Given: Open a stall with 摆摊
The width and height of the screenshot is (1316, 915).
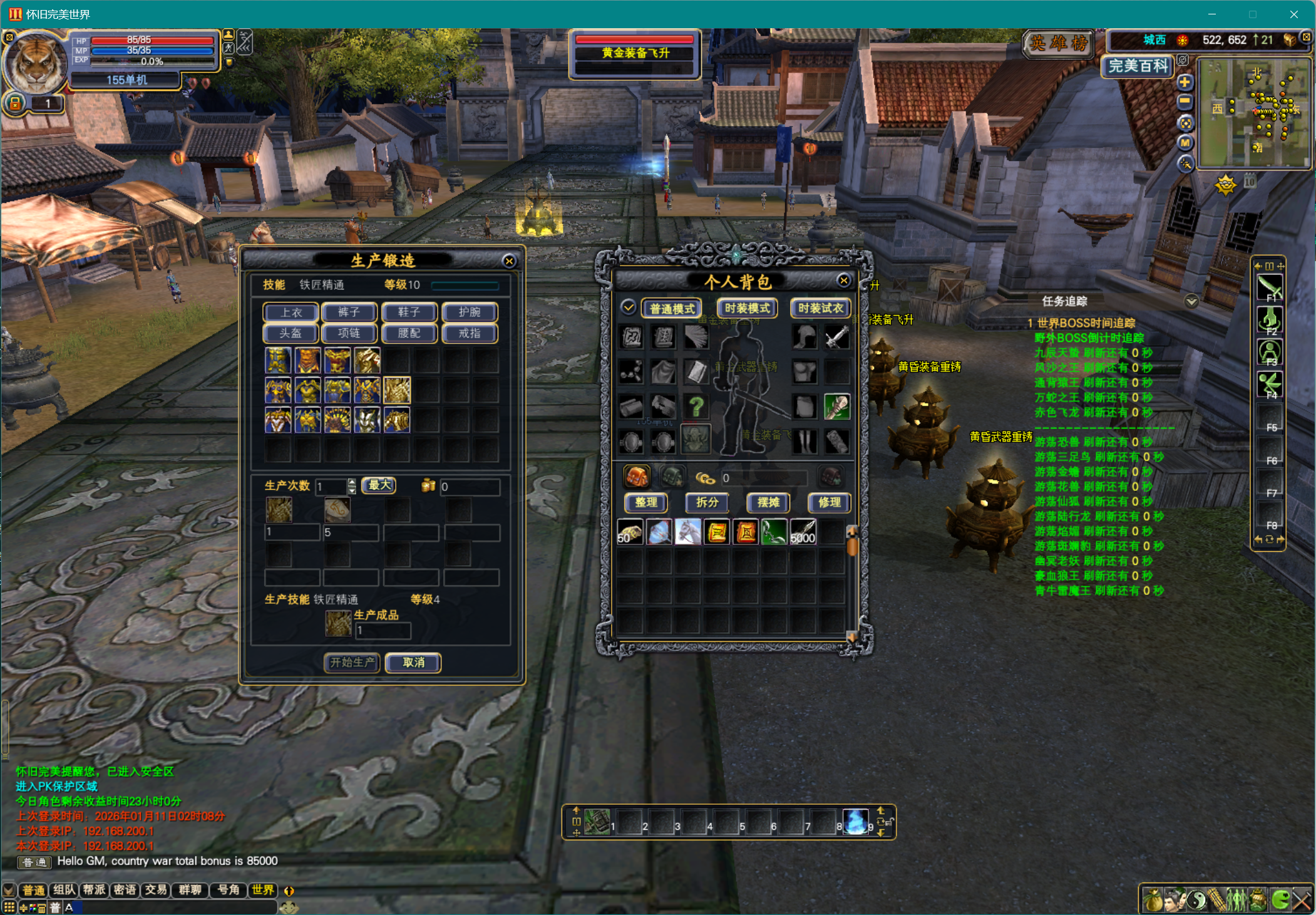Looking at the screenshot, I should 768,502.
